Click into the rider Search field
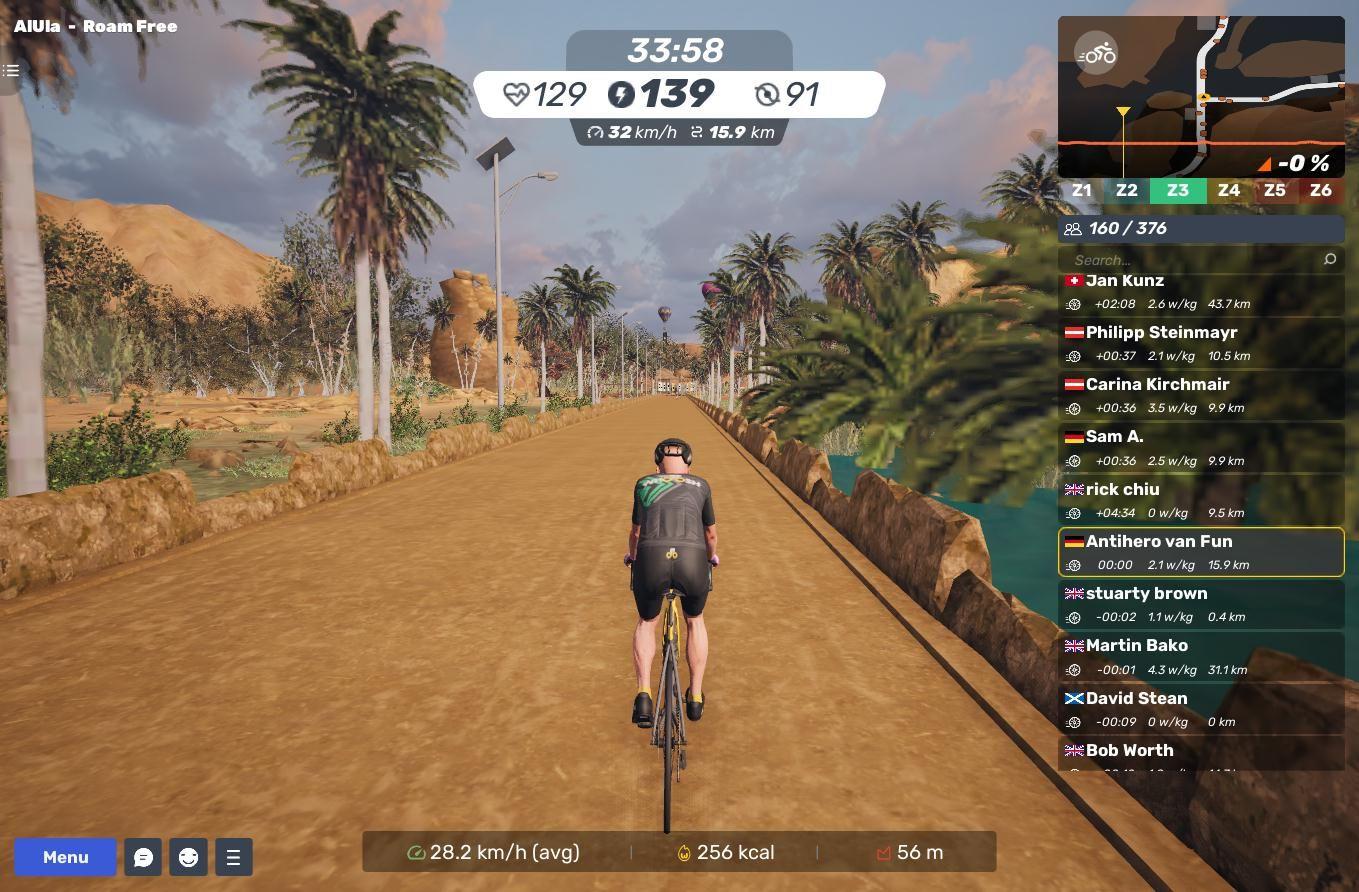Viewport: 1359px width, 892px height. coord(1190,260)
